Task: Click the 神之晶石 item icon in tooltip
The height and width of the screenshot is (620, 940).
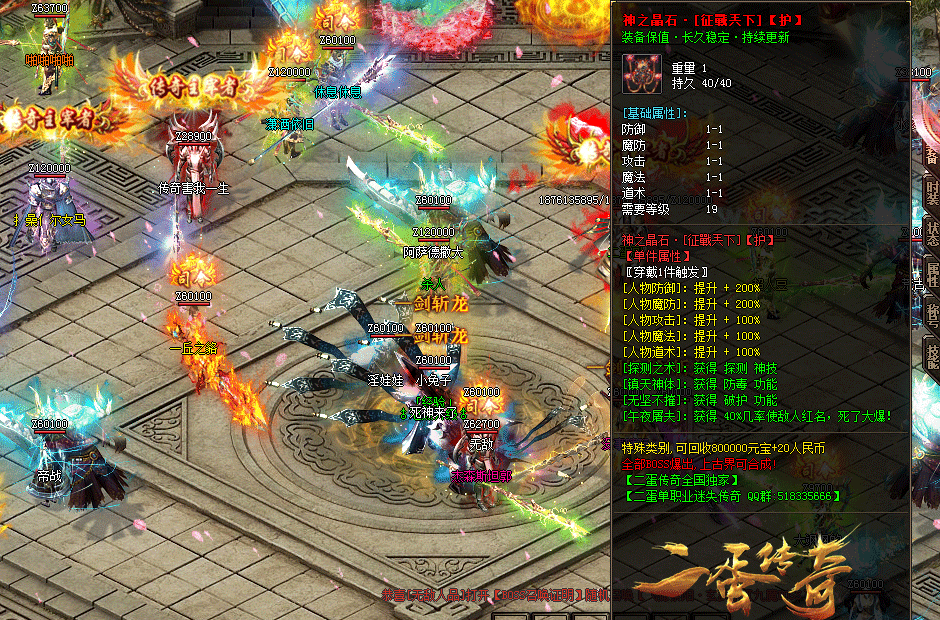Action: tap(640, 75)
